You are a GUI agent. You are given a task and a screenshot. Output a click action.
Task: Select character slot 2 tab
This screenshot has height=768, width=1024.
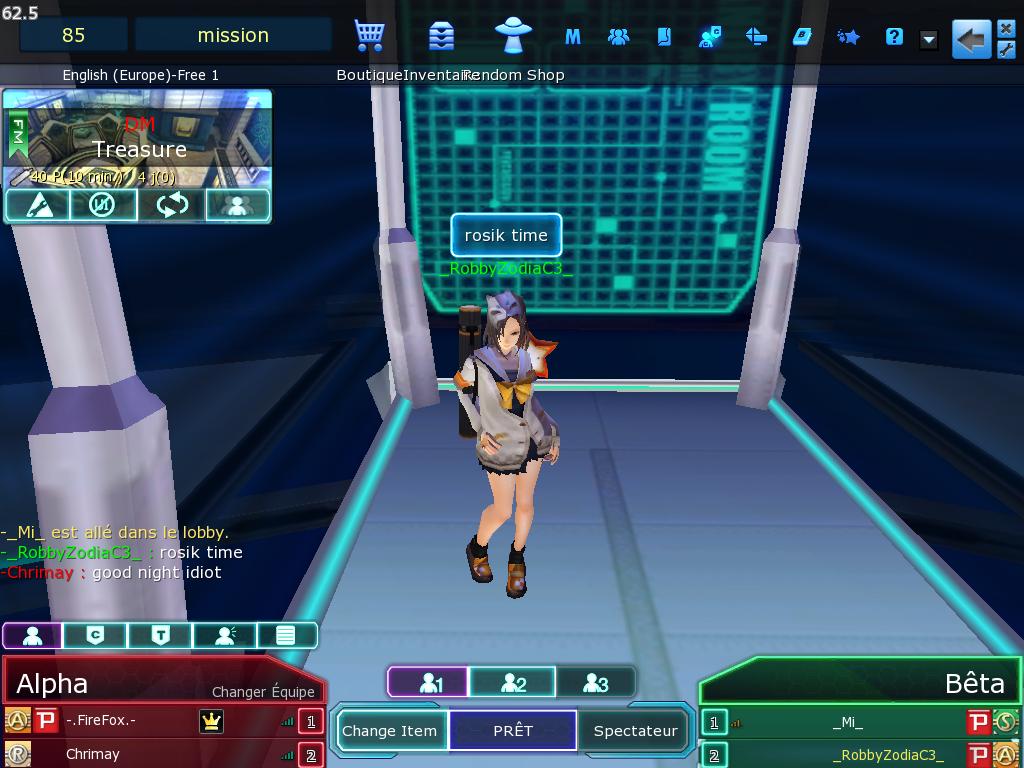512,683
